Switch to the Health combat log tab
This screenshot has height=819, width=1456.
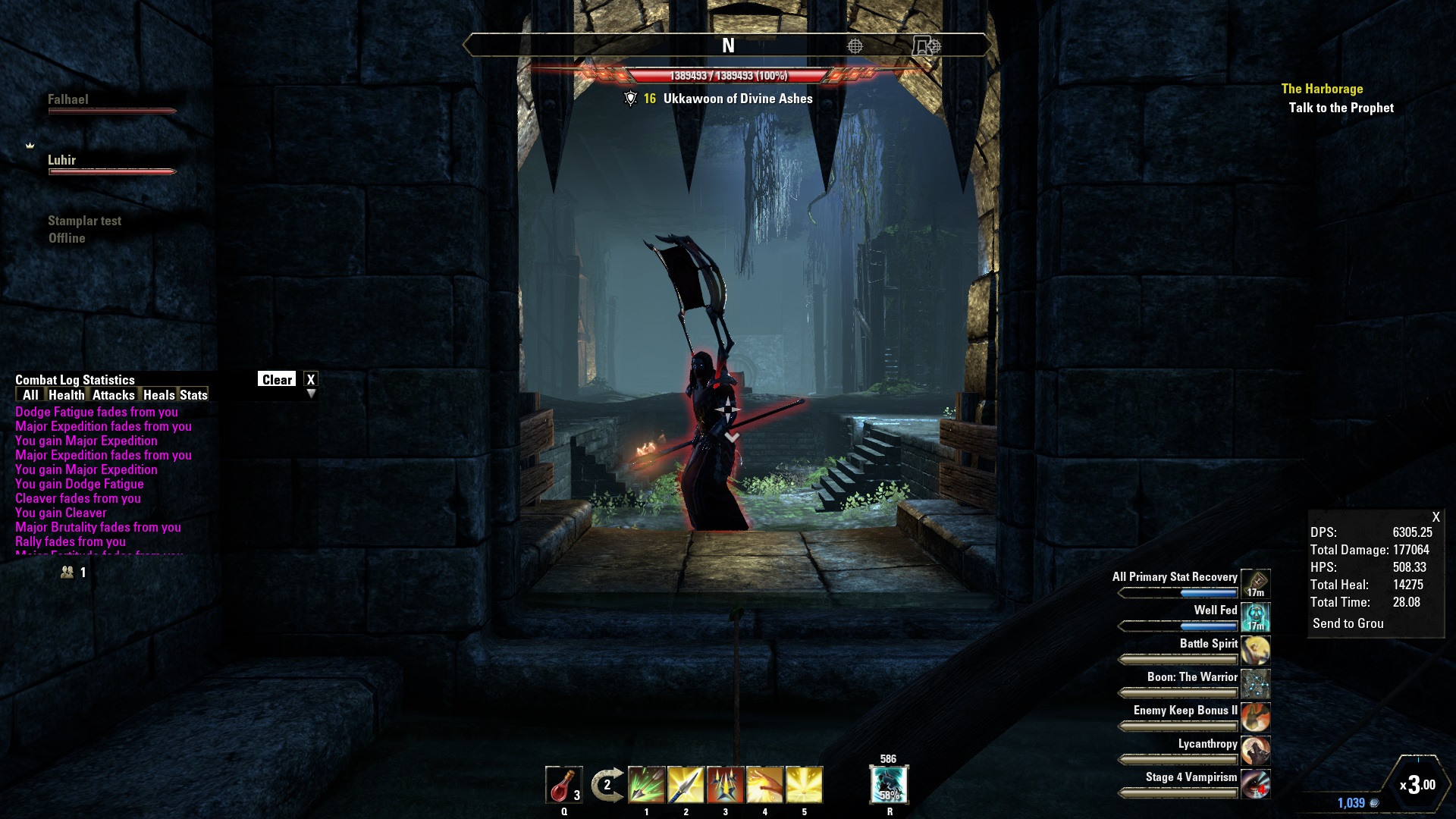coord(67,395)
